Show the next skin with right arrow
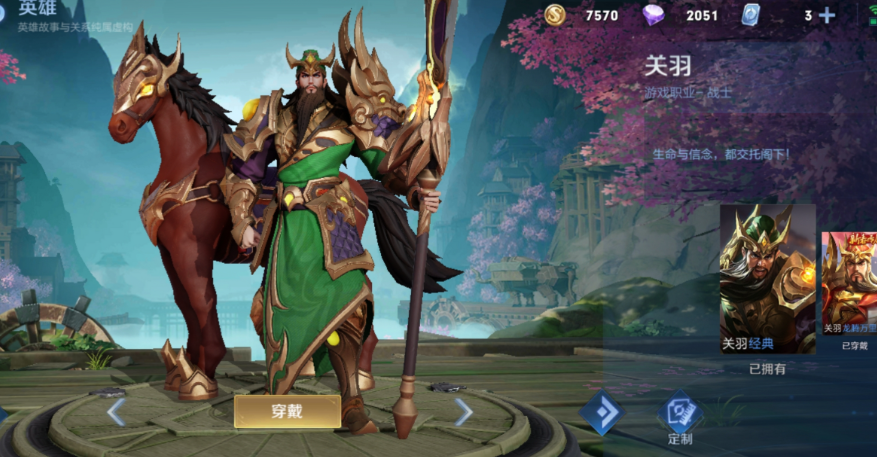This screenshot has width=877, height=457. (x=463, y=411)
